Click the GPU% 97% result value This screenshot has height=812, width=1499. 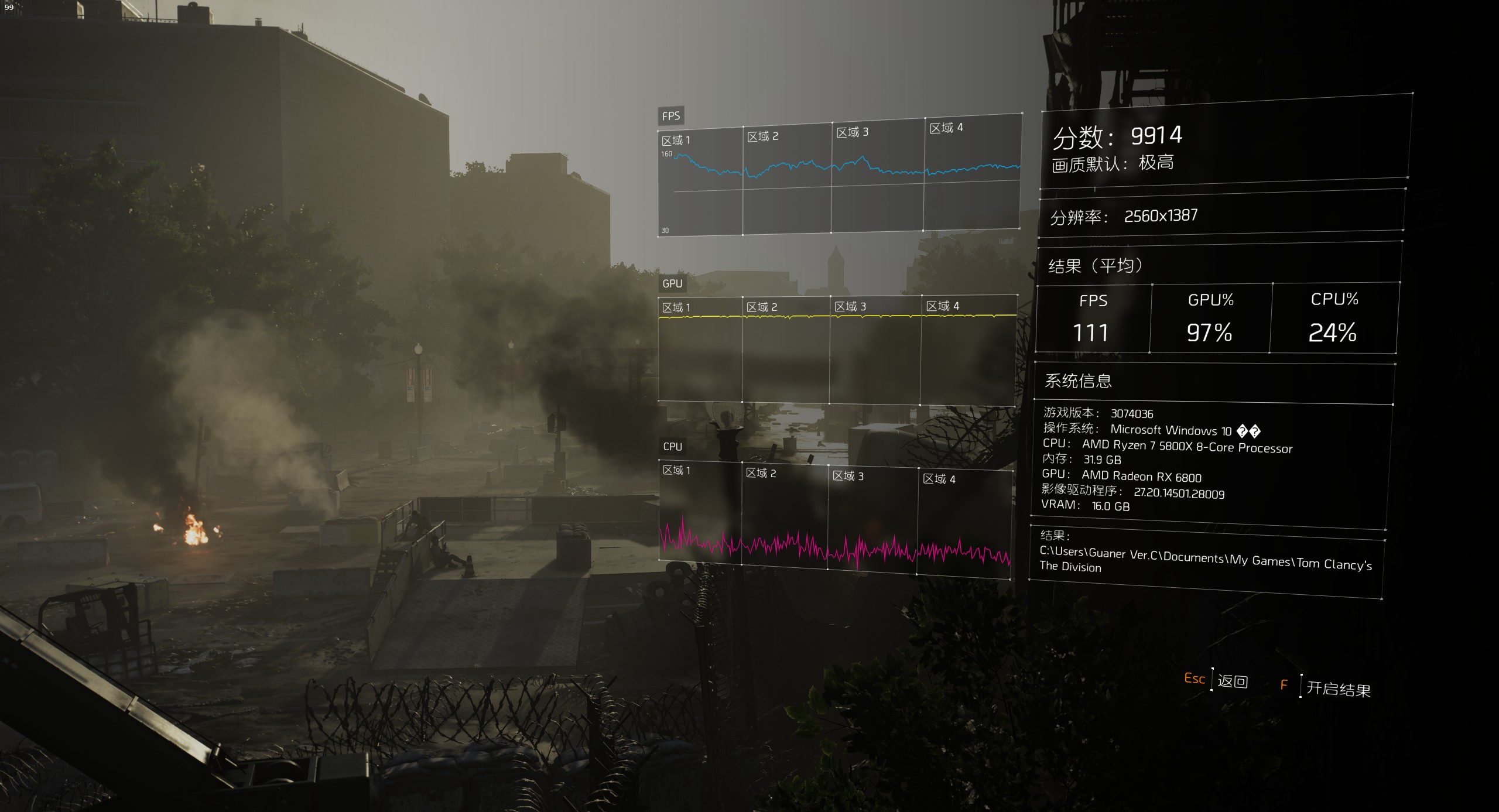click(x=1209, y=334)
